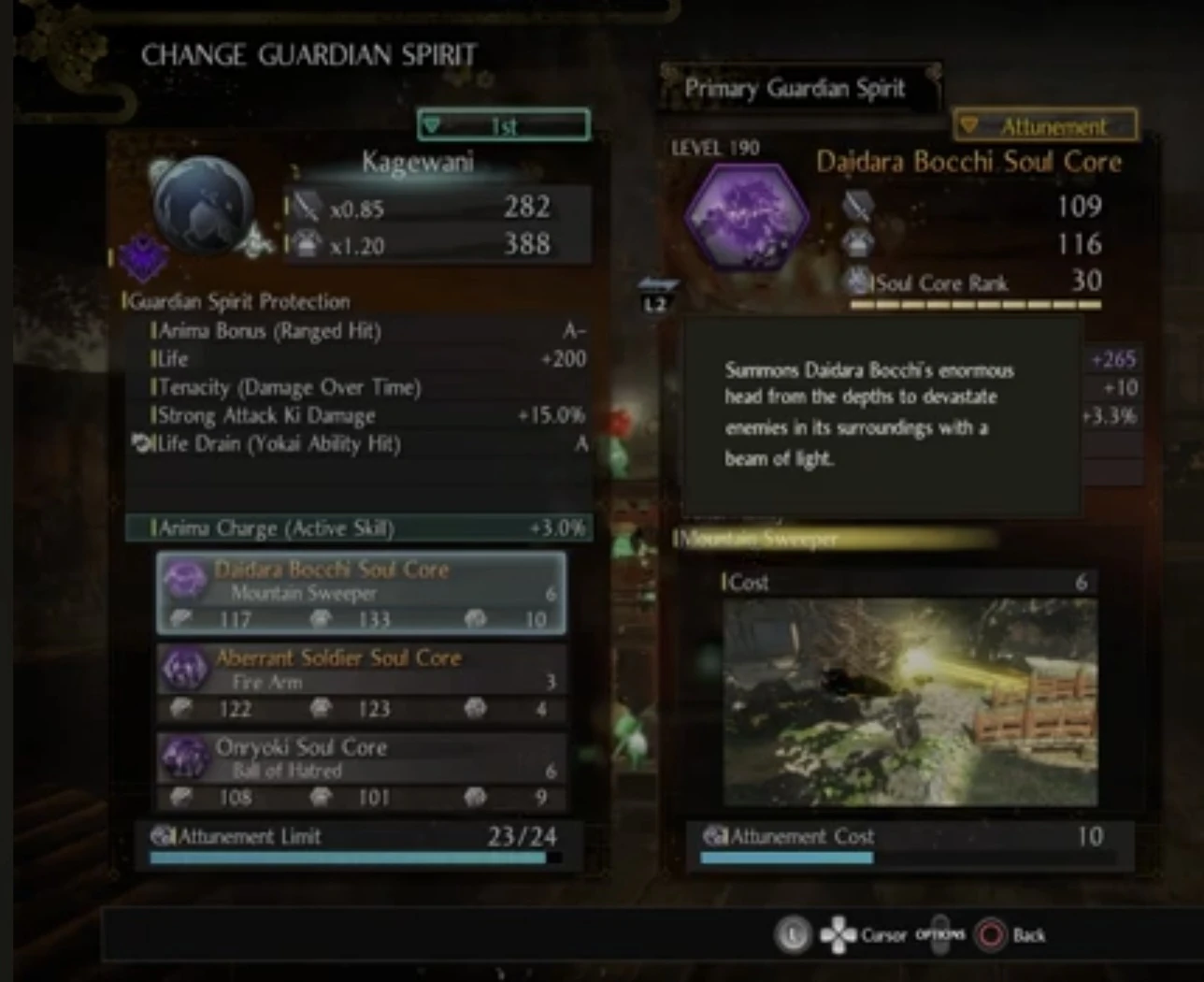Open the Attunement sort dropdown
This screenshot has width=1204, height=982.
(1044, 124)
